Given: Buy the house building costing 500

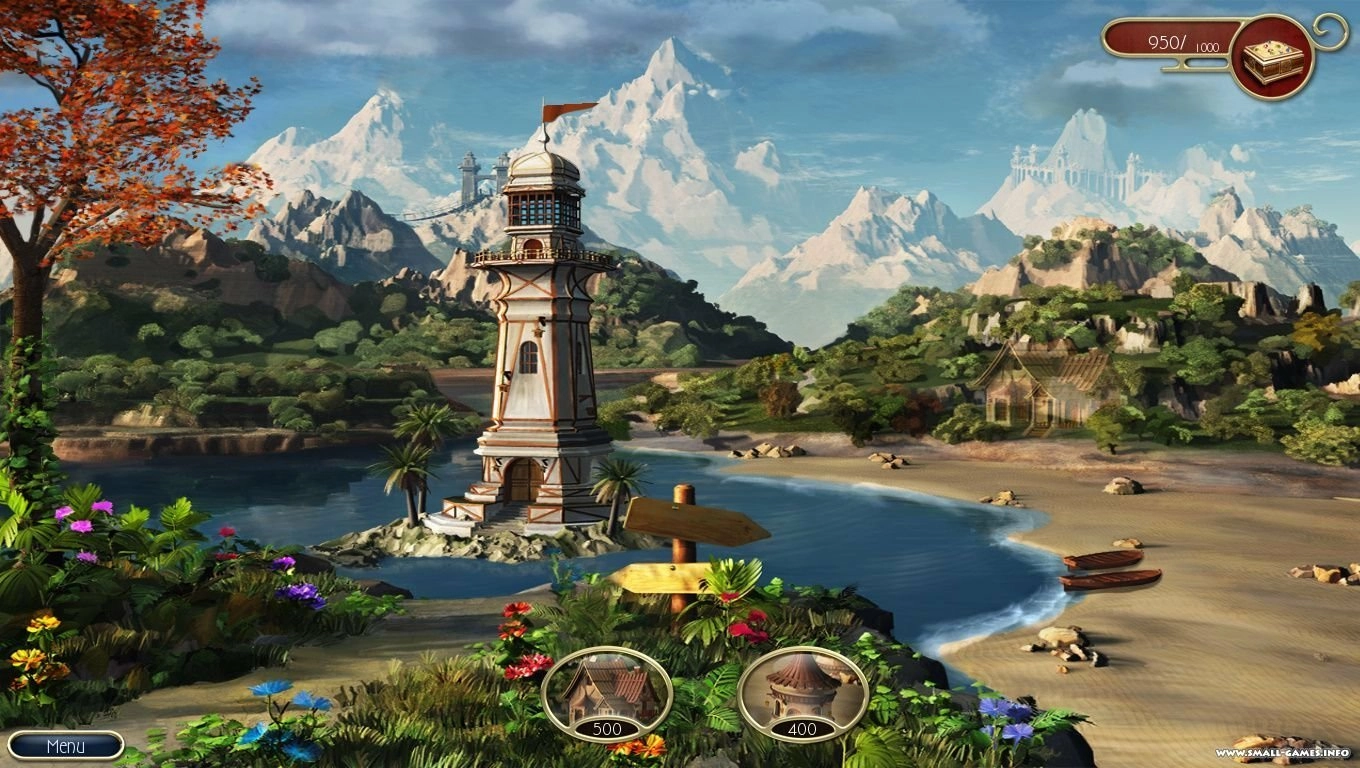Looking at the screenshot, I should coord(606,693).
